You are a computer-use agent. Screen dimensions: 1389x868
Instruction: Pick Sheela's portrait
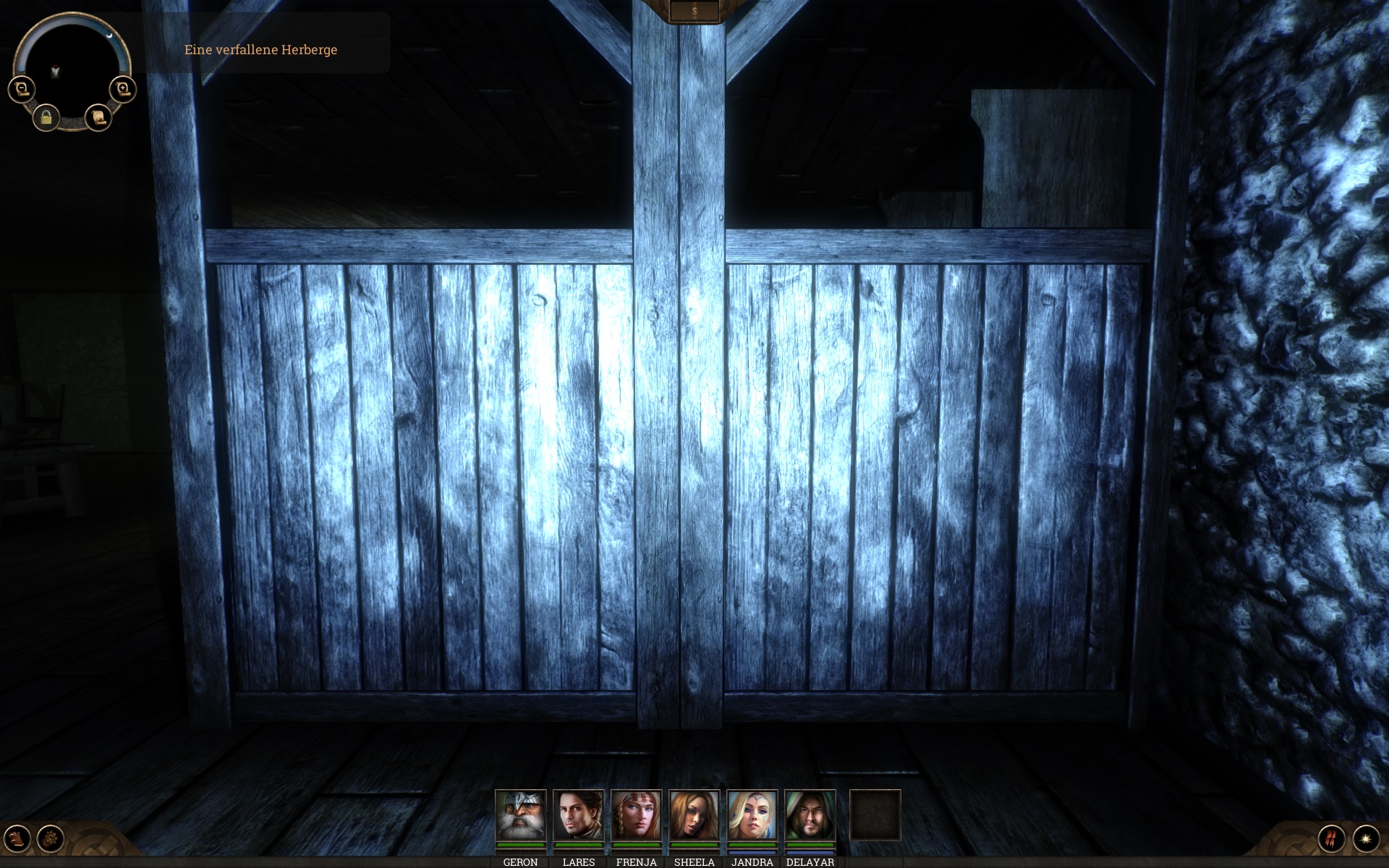(x=694, y=815)
